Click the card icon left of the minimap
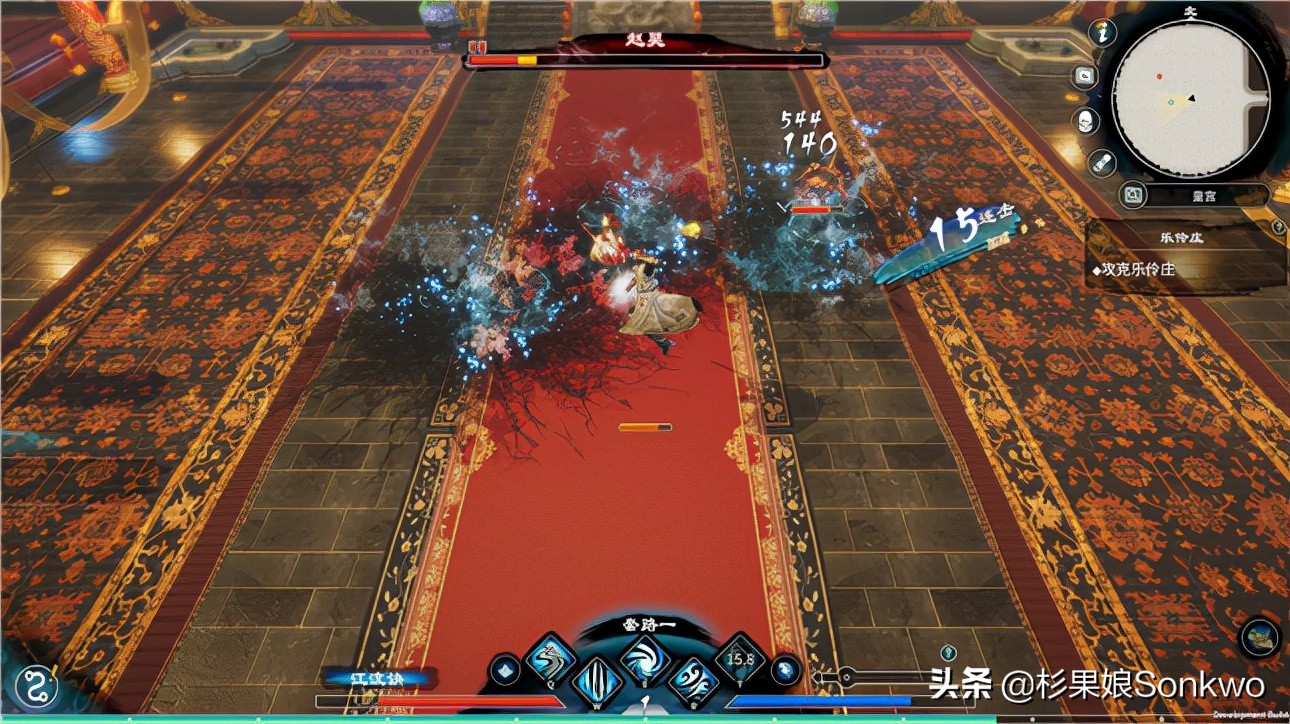Screen dimensions: 1290x724 pyautogui.click(x=1084, y=77)
